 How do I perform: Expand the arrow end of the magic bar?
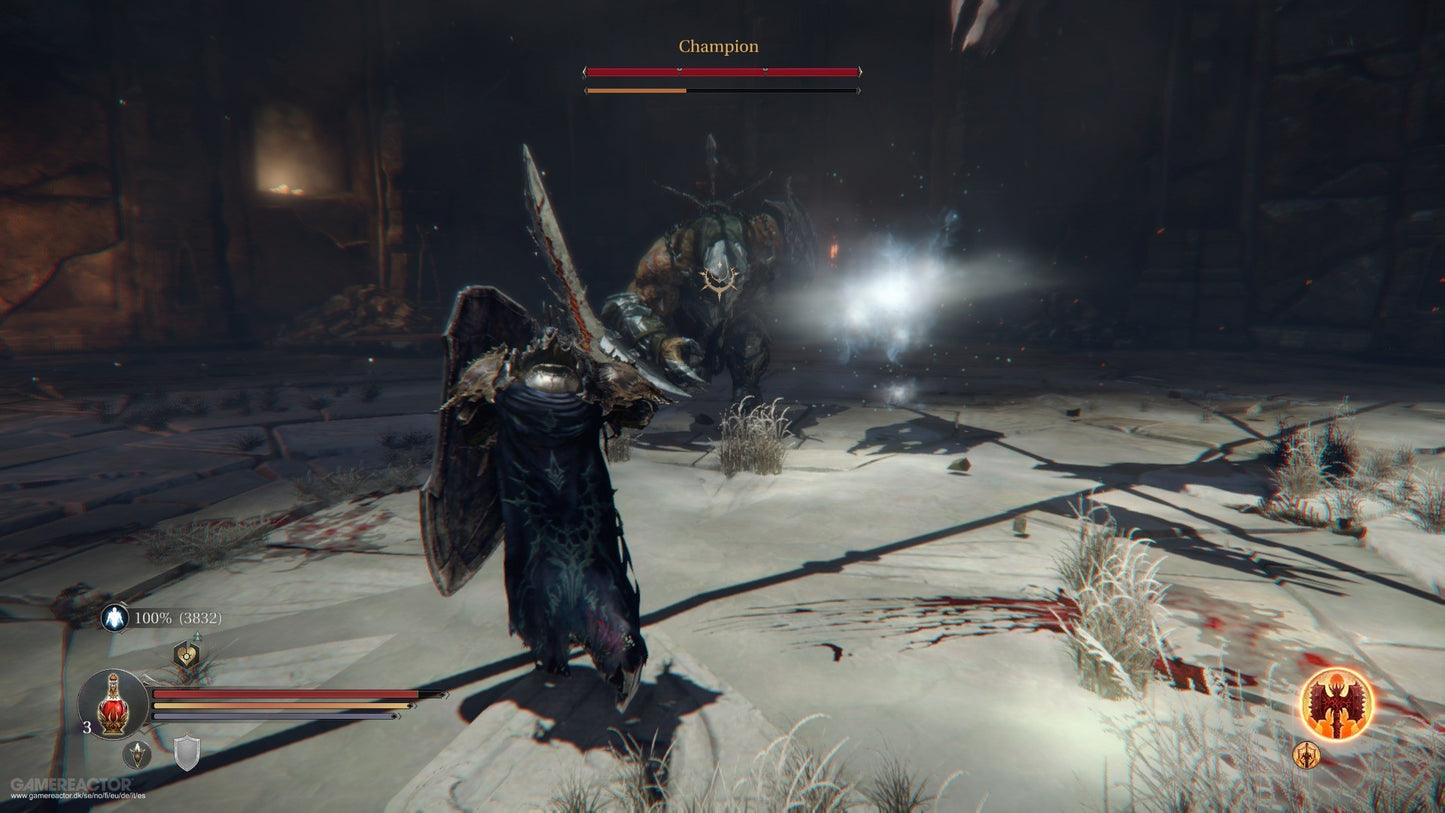click(x=397, y=716)
